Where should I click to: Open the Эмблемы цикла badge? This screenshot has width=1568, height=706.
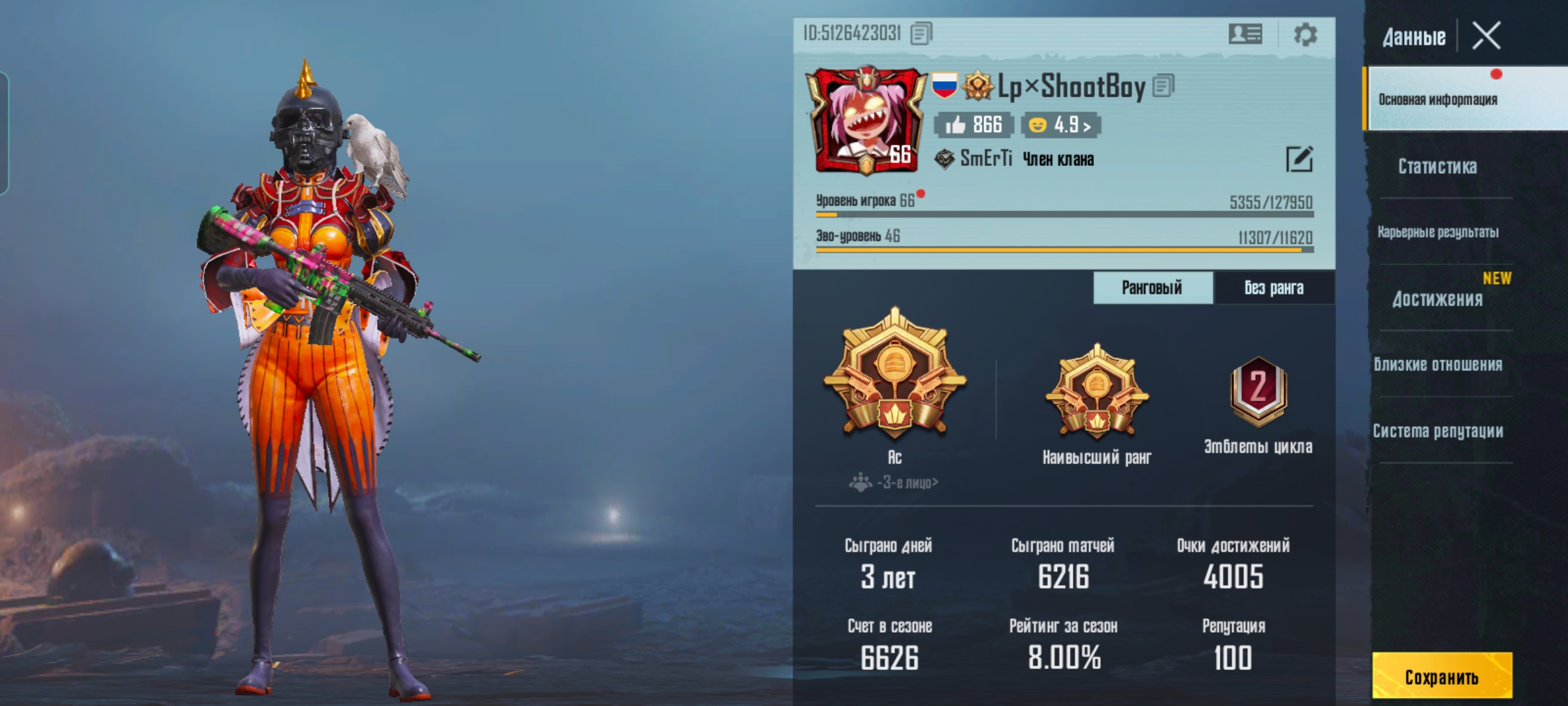[1258, 392]
